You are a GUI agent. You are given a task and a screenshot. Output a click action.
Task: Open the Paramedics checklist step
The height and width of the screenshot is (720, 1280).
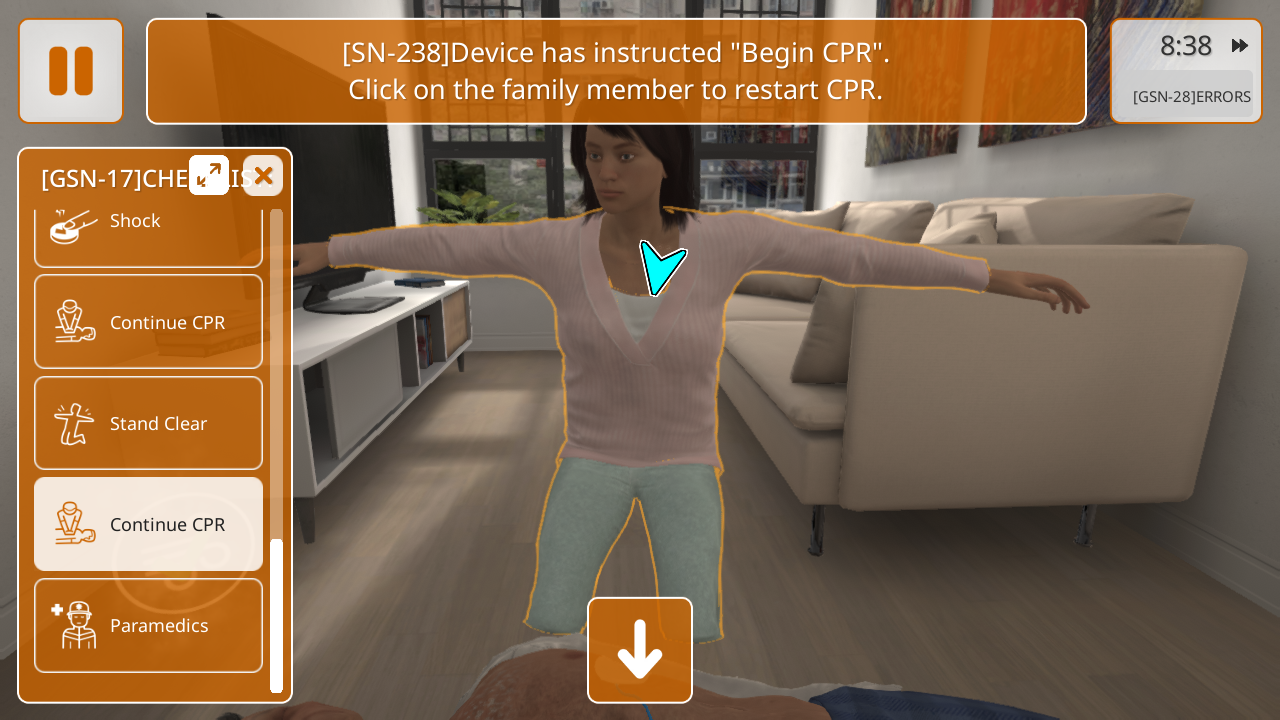click(148, 625)
